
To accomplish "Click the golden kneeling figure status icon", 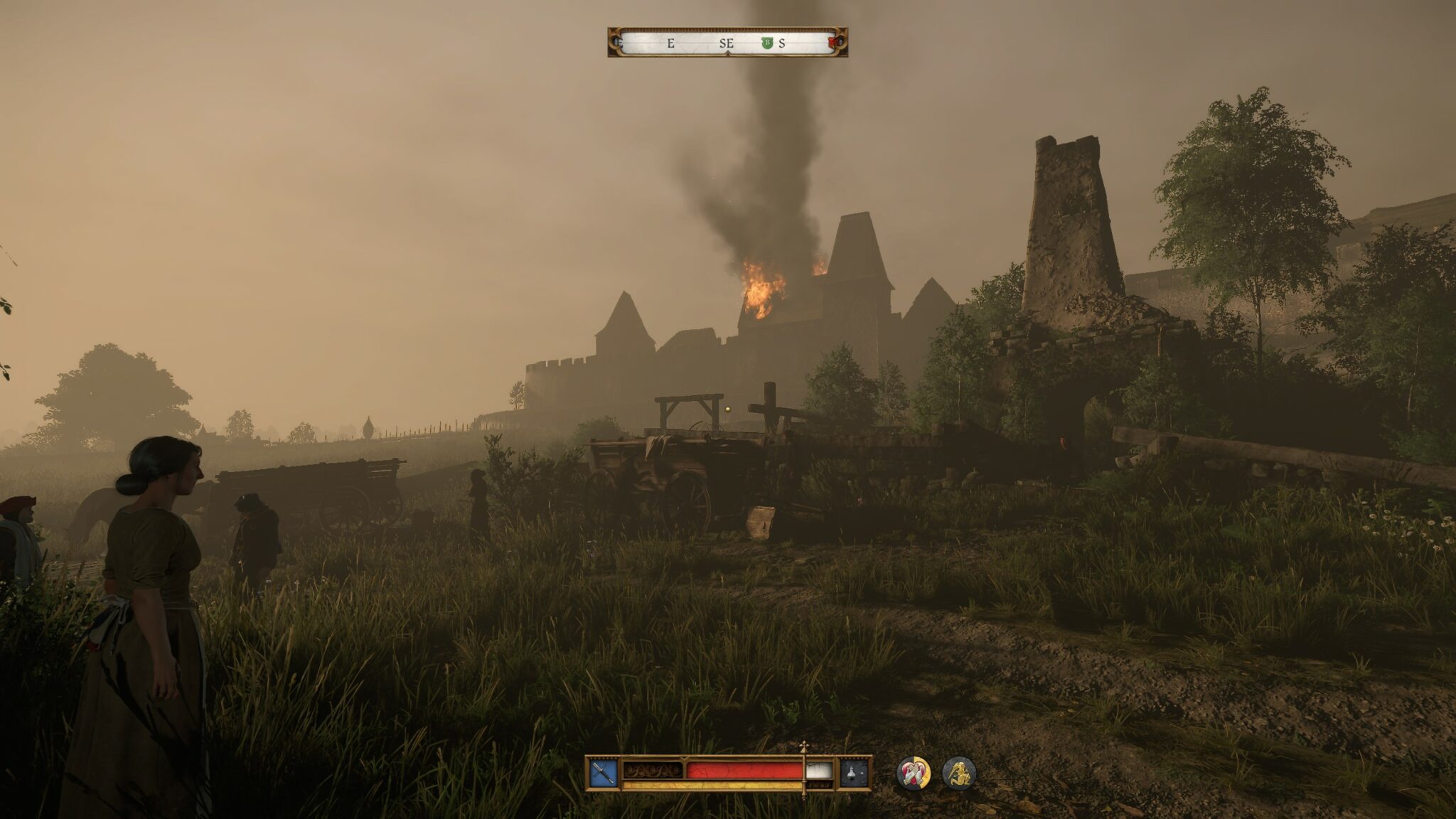I will (959, 773).
